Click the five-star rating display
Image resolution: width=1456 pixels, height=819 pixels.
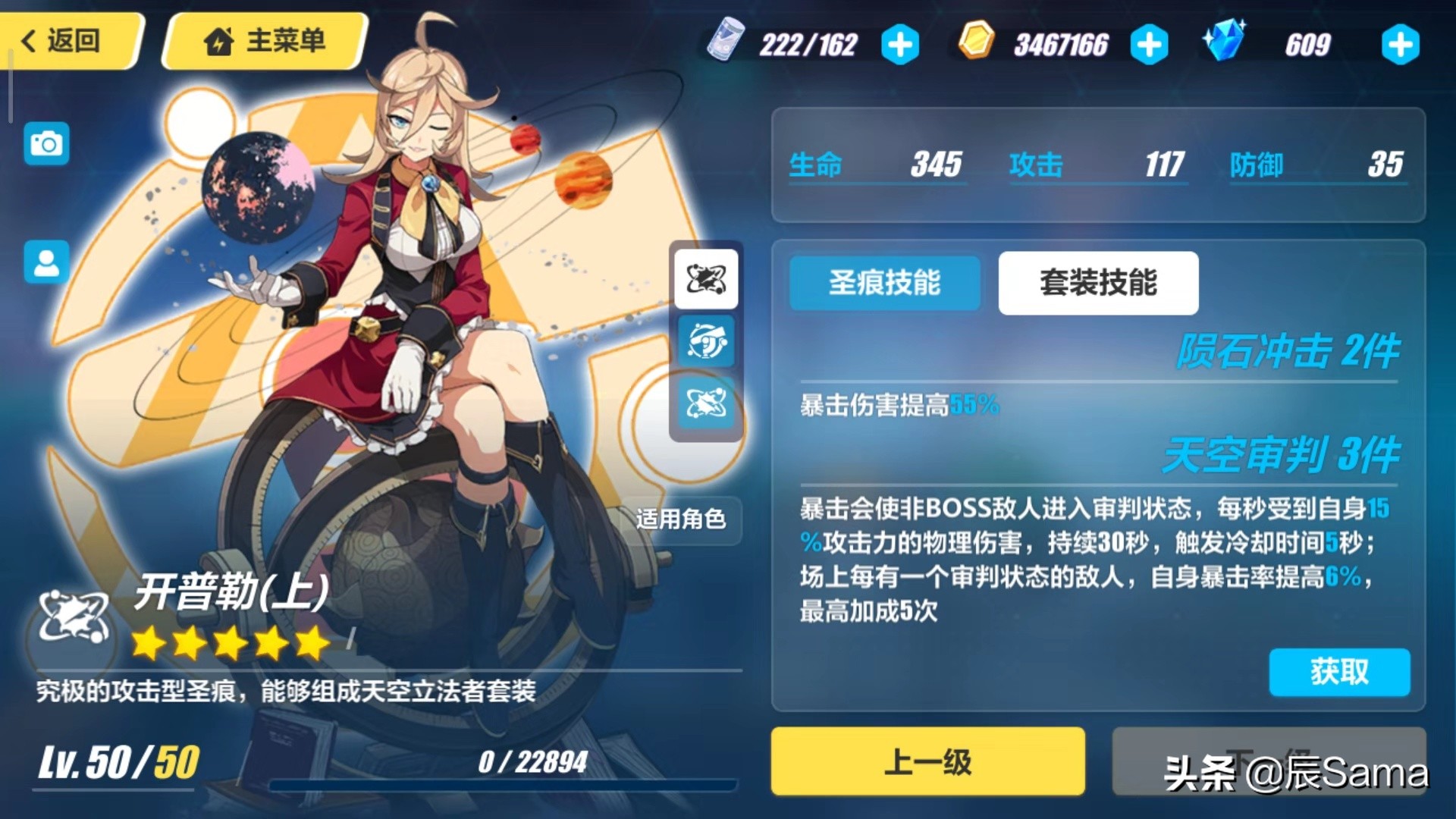click(227, 643)
